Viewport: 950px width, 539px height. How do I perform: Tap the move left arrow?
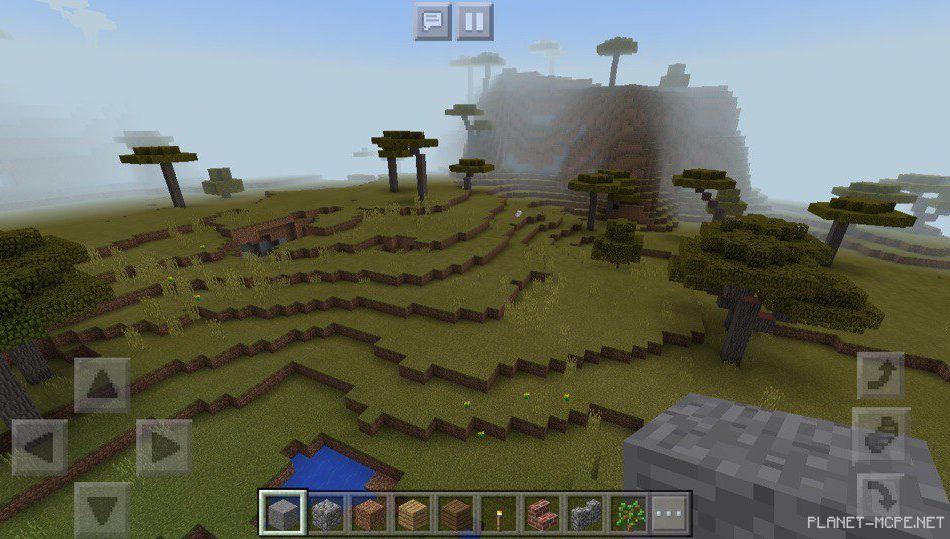pos(39,447)
